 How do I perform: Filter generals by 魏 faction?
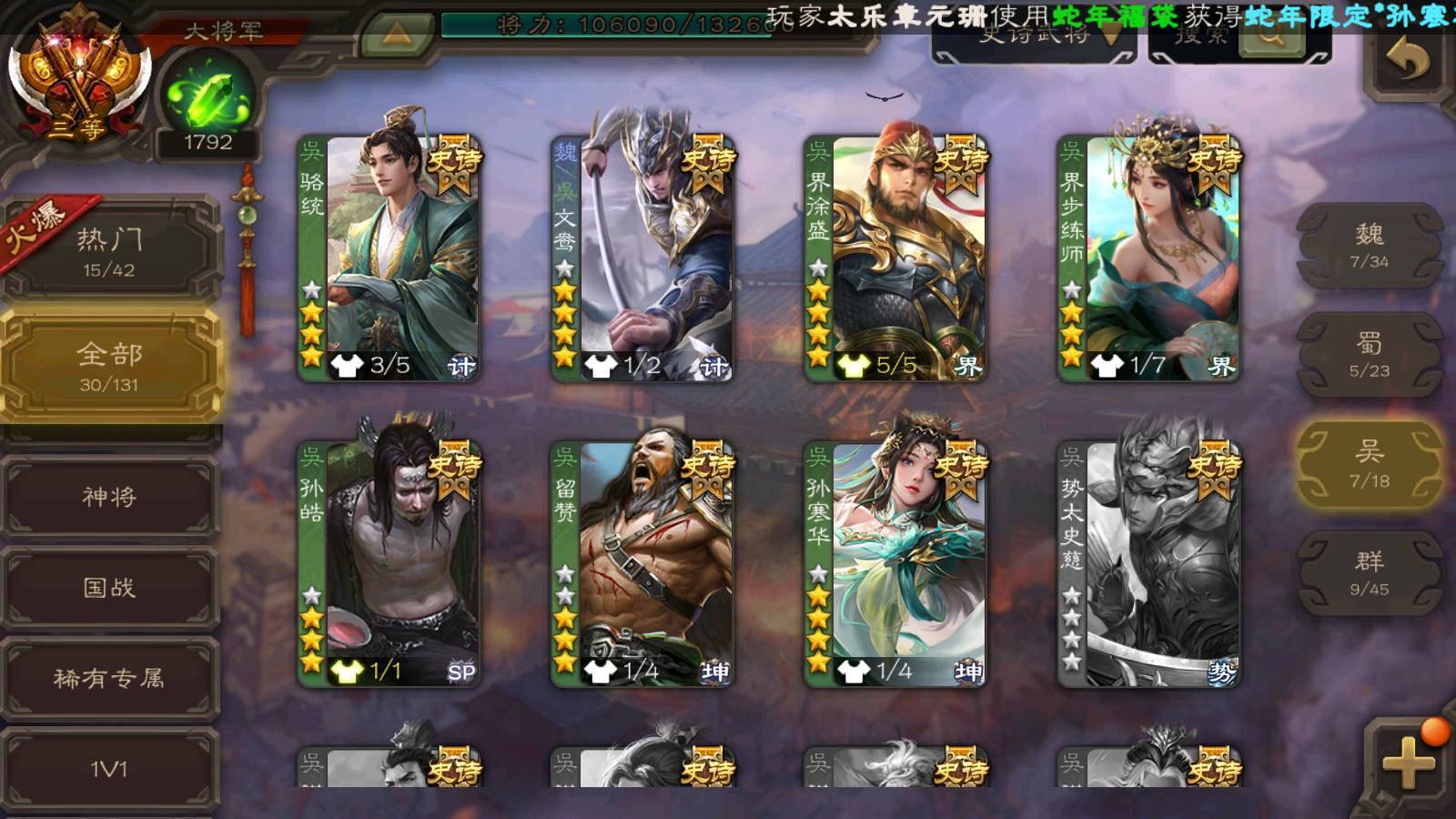point(1370,246)
